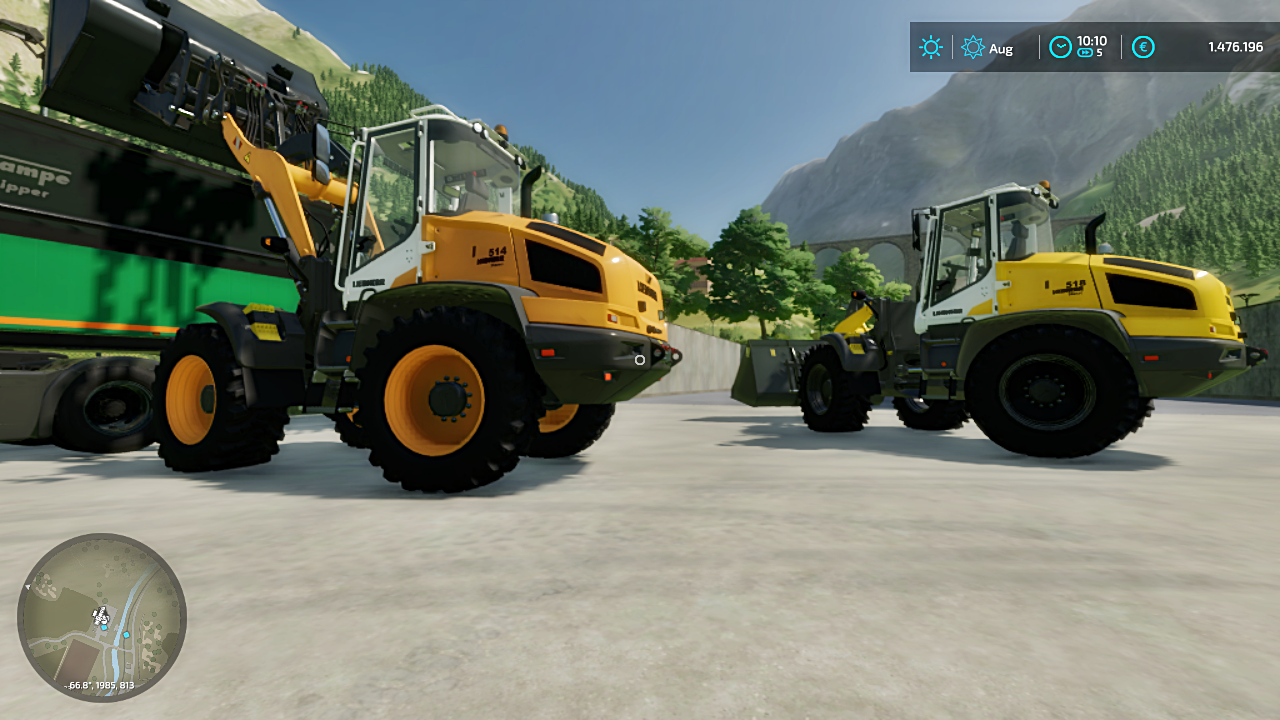The width and height of the screenshot is (1280, 720).
Task: Open the circular minimap
Action: click(x=102, y=617)
